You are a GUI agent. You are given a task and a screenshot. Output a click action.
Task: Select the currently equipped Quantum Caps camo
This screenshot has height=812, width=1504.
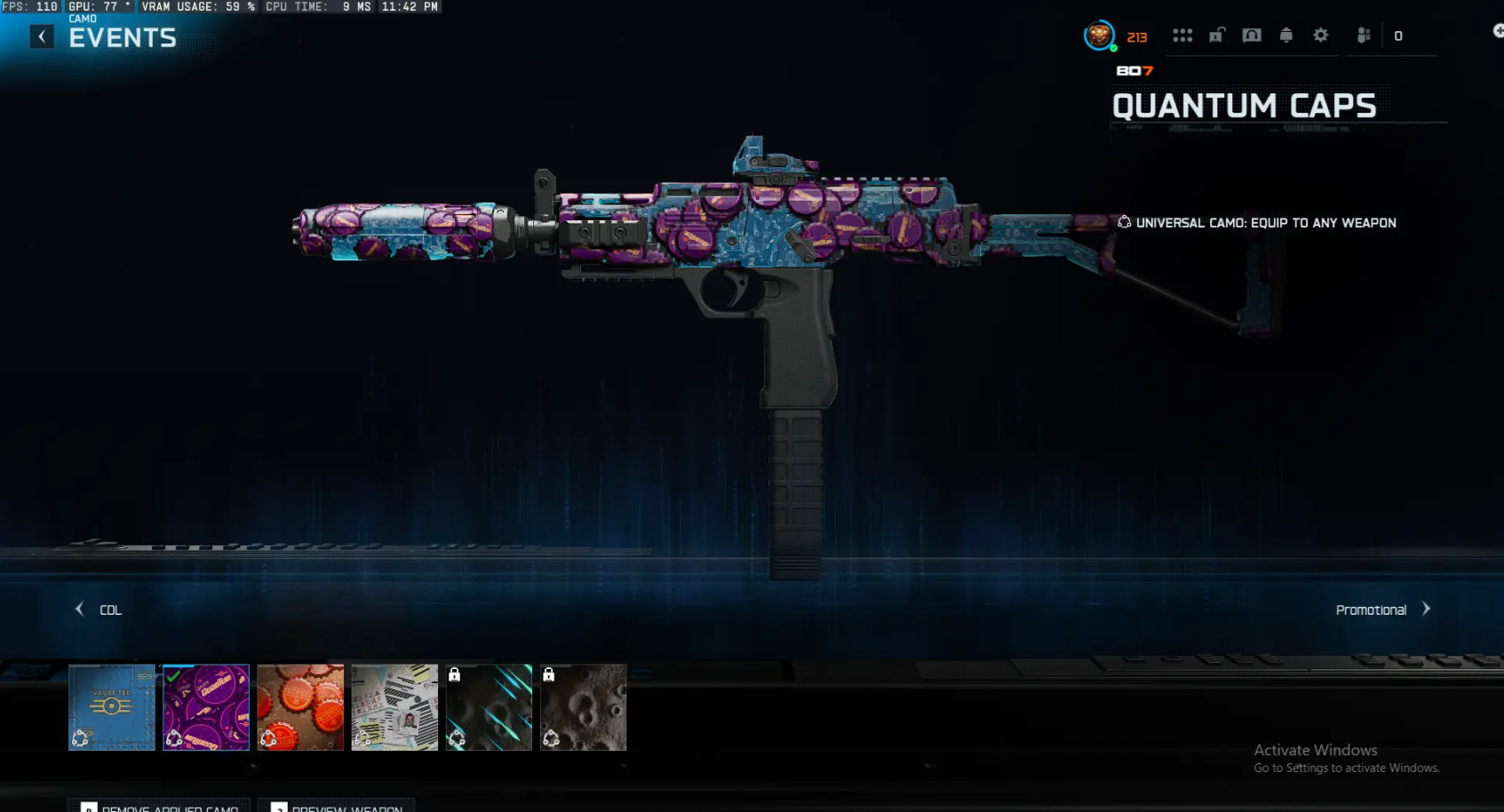pos(205,707)
